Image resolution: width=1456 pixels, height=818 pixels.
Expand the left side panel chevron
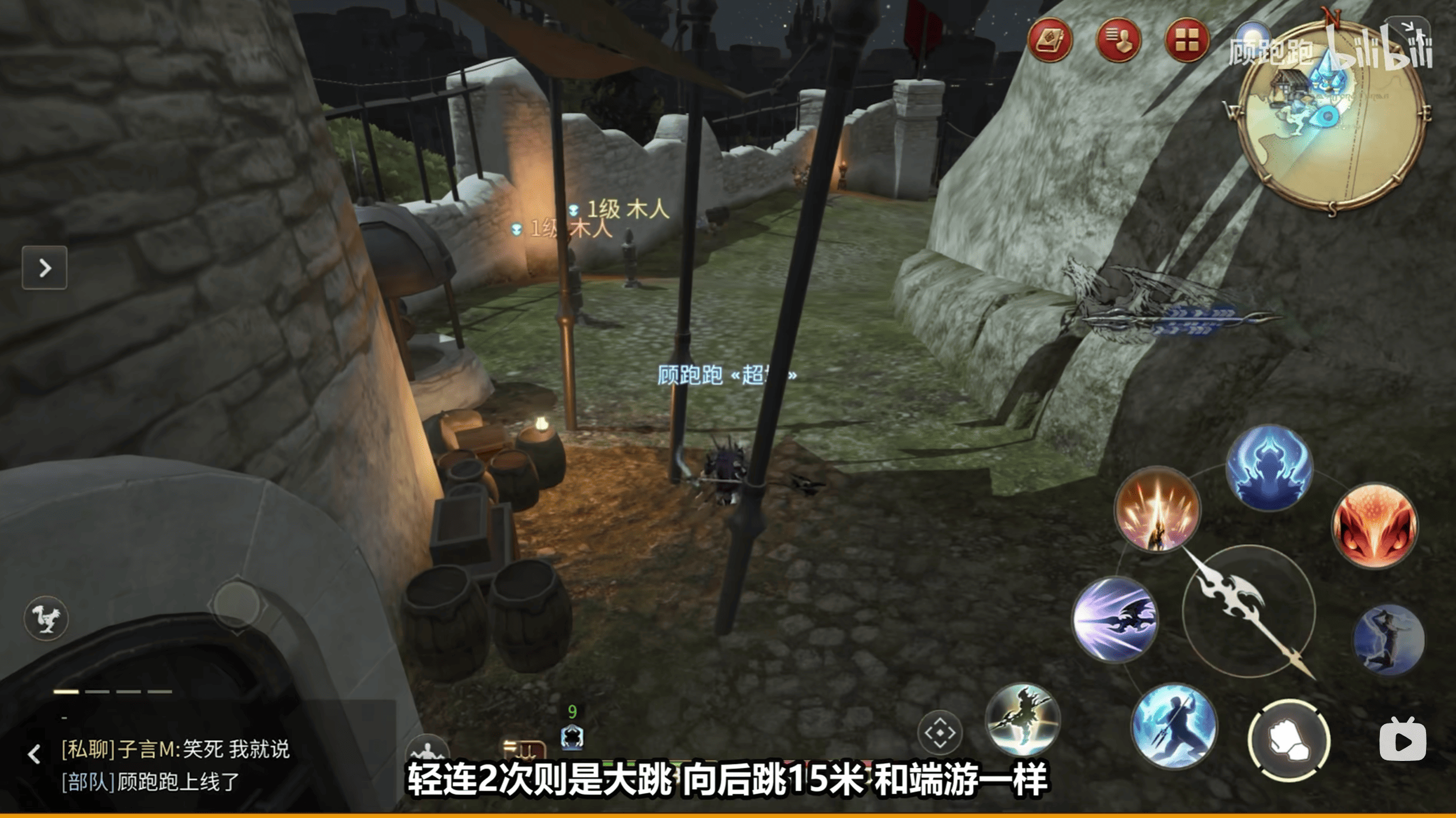click(44, 268)
